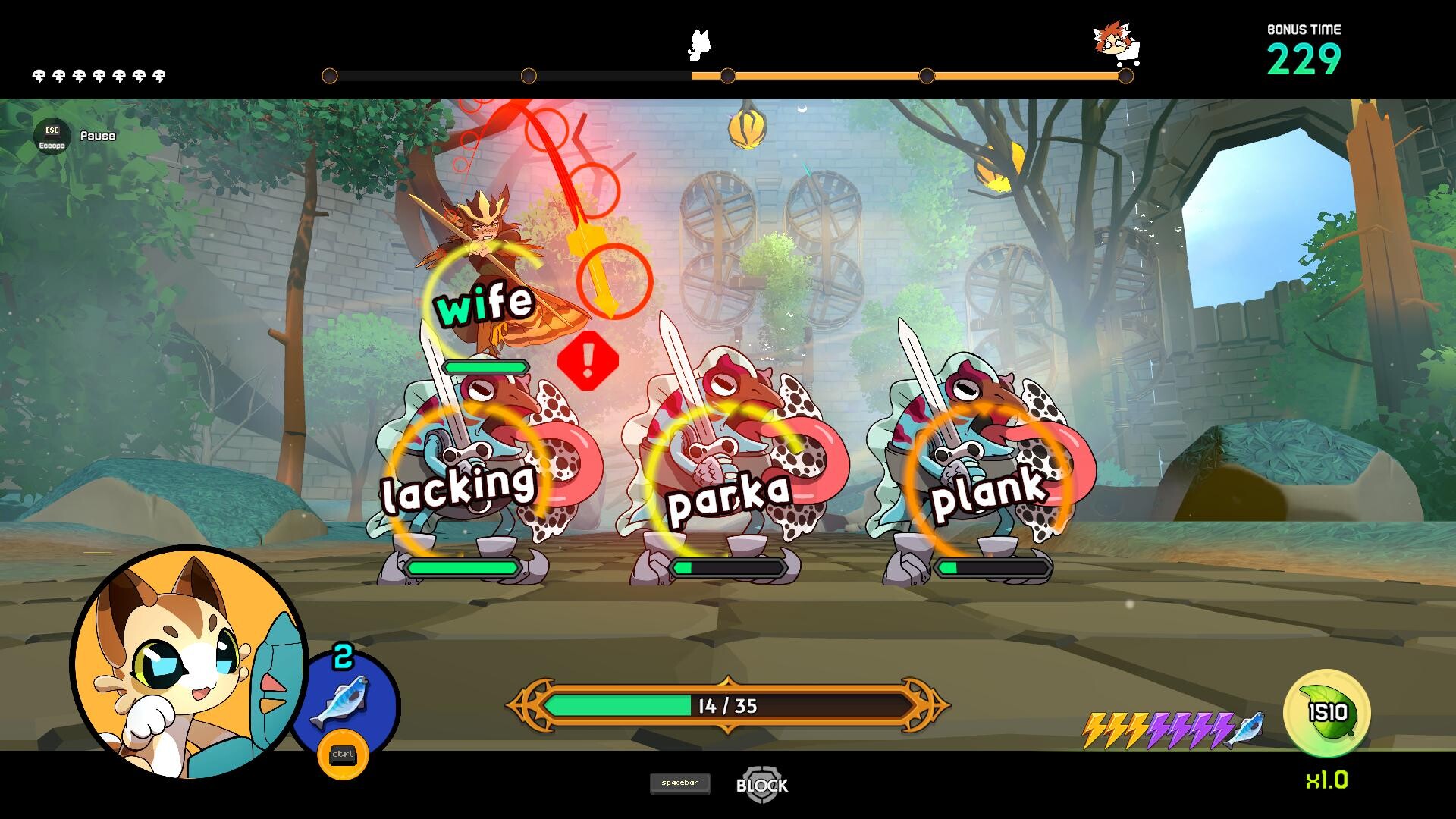Activate the Block shield icon
Viewport: 1456px width, 819px height.
(x=761, y=784)
